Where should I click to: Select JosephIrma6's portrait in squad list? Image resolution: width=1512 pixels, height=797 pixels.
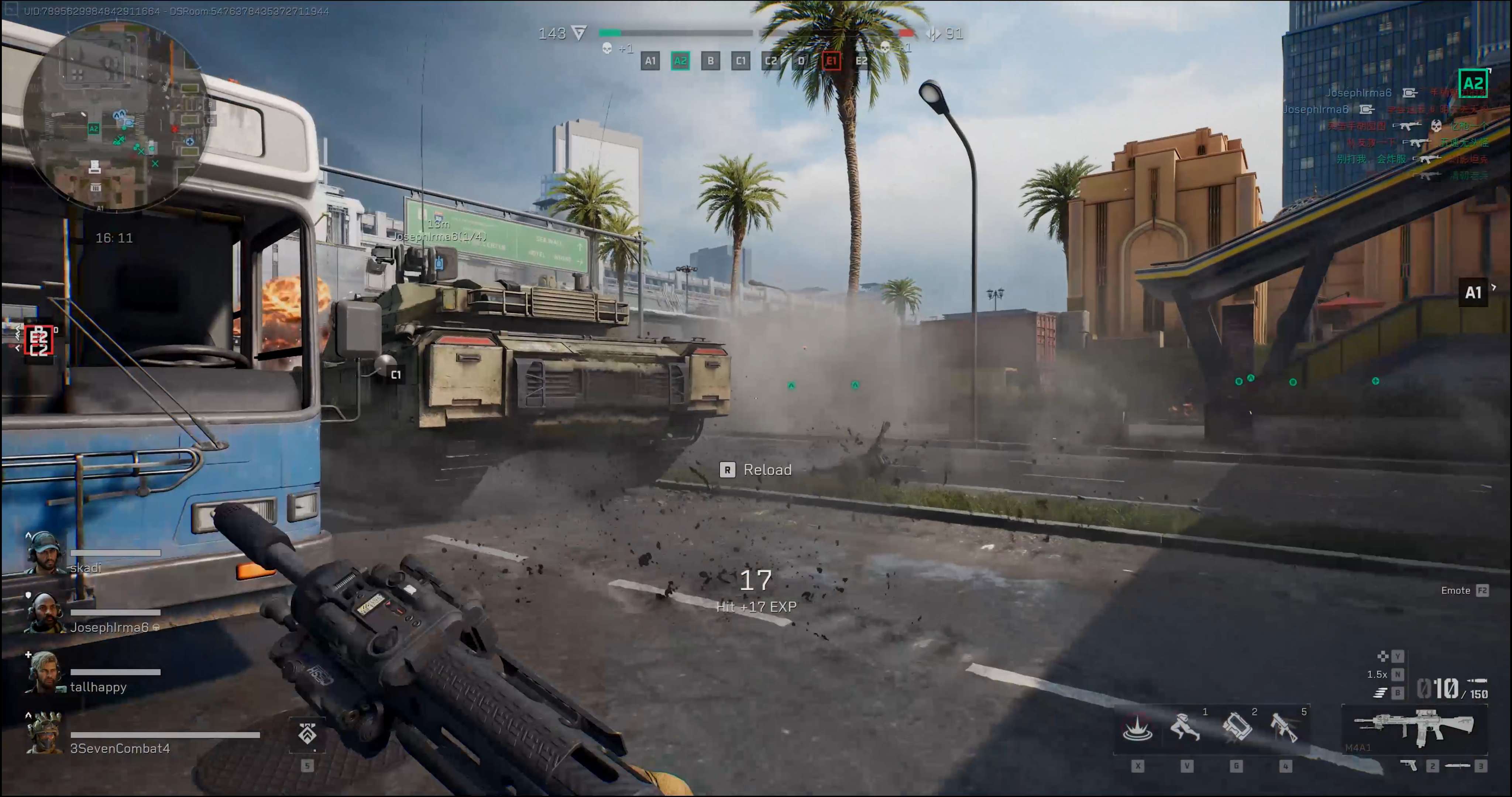45,613
